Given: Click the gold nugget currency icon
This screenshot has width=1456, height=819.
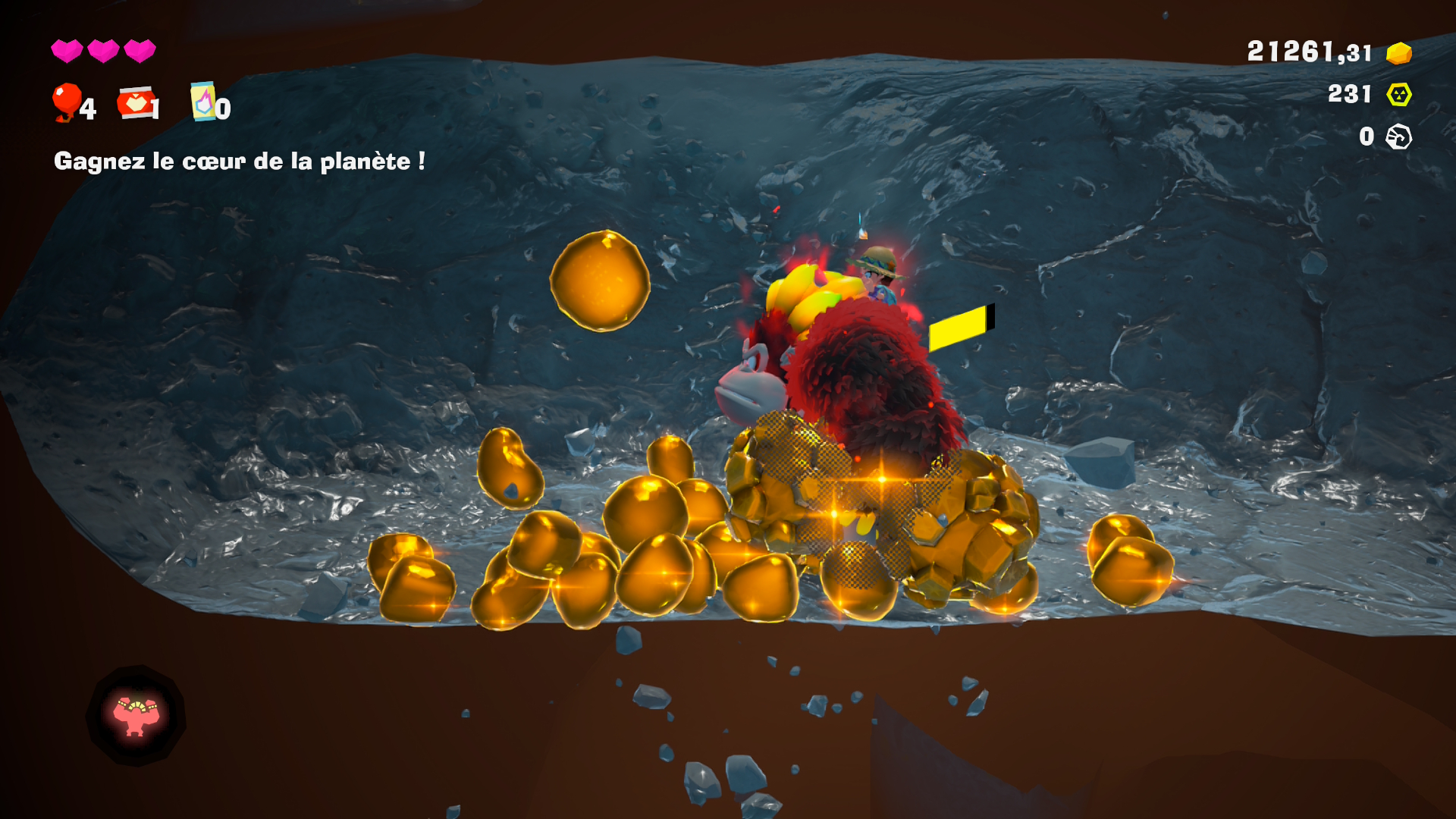Looking at the screenshot, I should coord(1398,53).
